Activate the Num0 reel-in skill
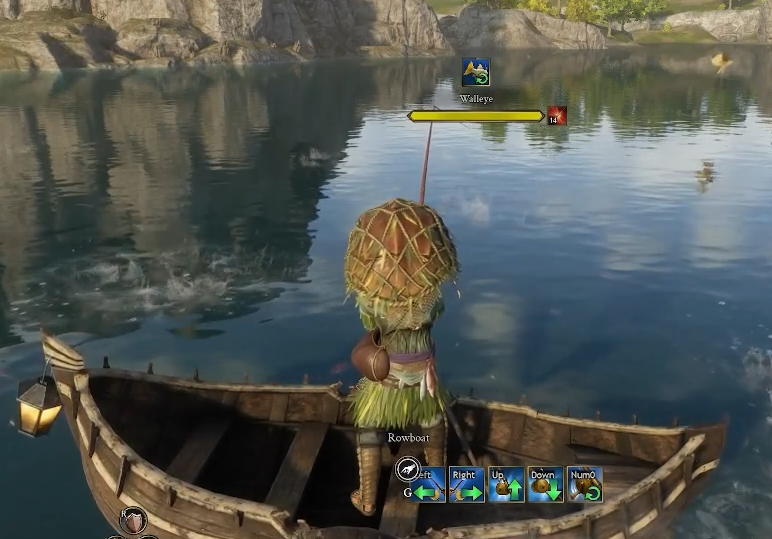Viewport: 772px width, 539px height. pos(585,485)
